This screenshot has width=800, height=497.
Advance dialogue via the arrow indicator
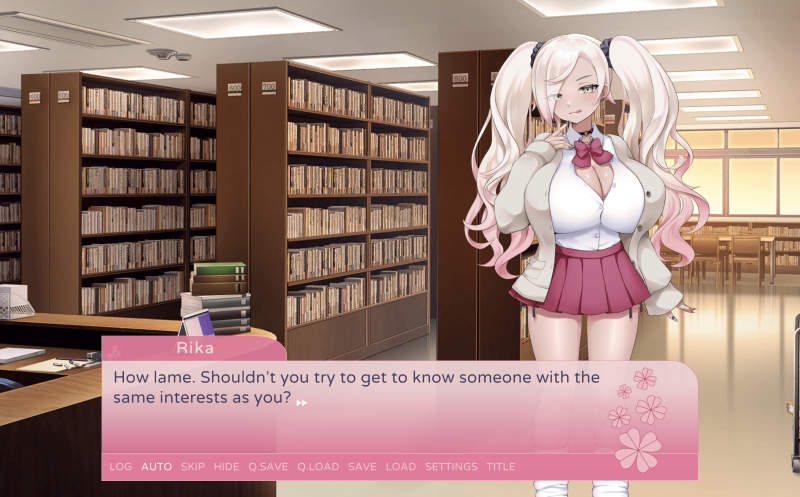pos(302,402)
